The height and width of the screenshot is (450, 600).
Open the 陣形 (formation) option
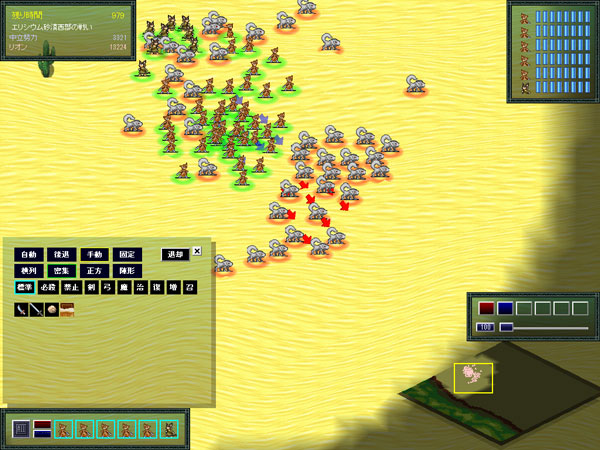click(x=127, y=271)
